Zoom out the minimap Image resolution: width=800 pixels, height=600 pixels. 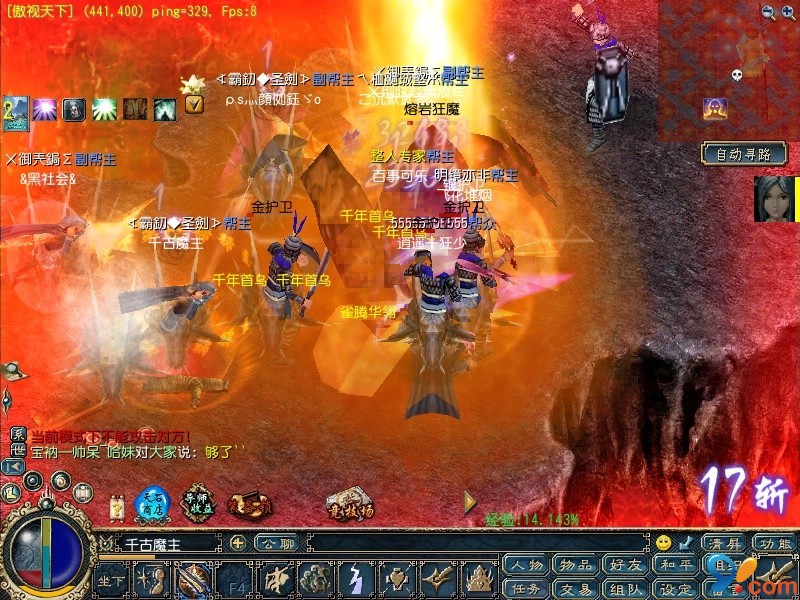788,12
